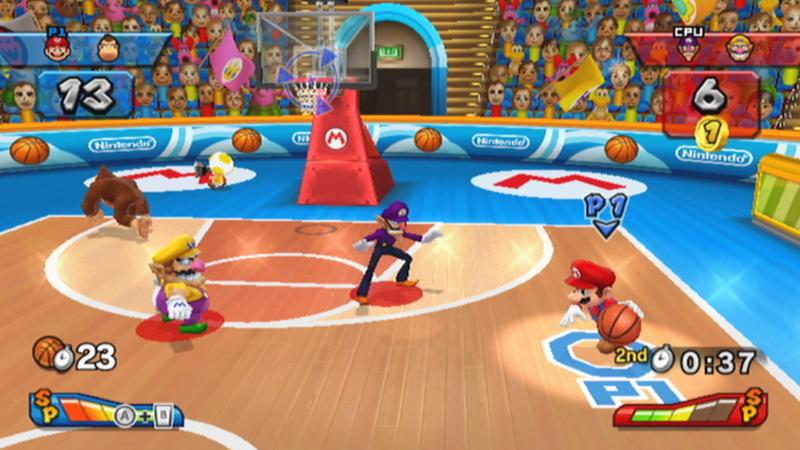Select Mario's portrait in the P1 panel
Image resolution: width=800 pixels, height=450 pixels.
[x=58, y=47]
